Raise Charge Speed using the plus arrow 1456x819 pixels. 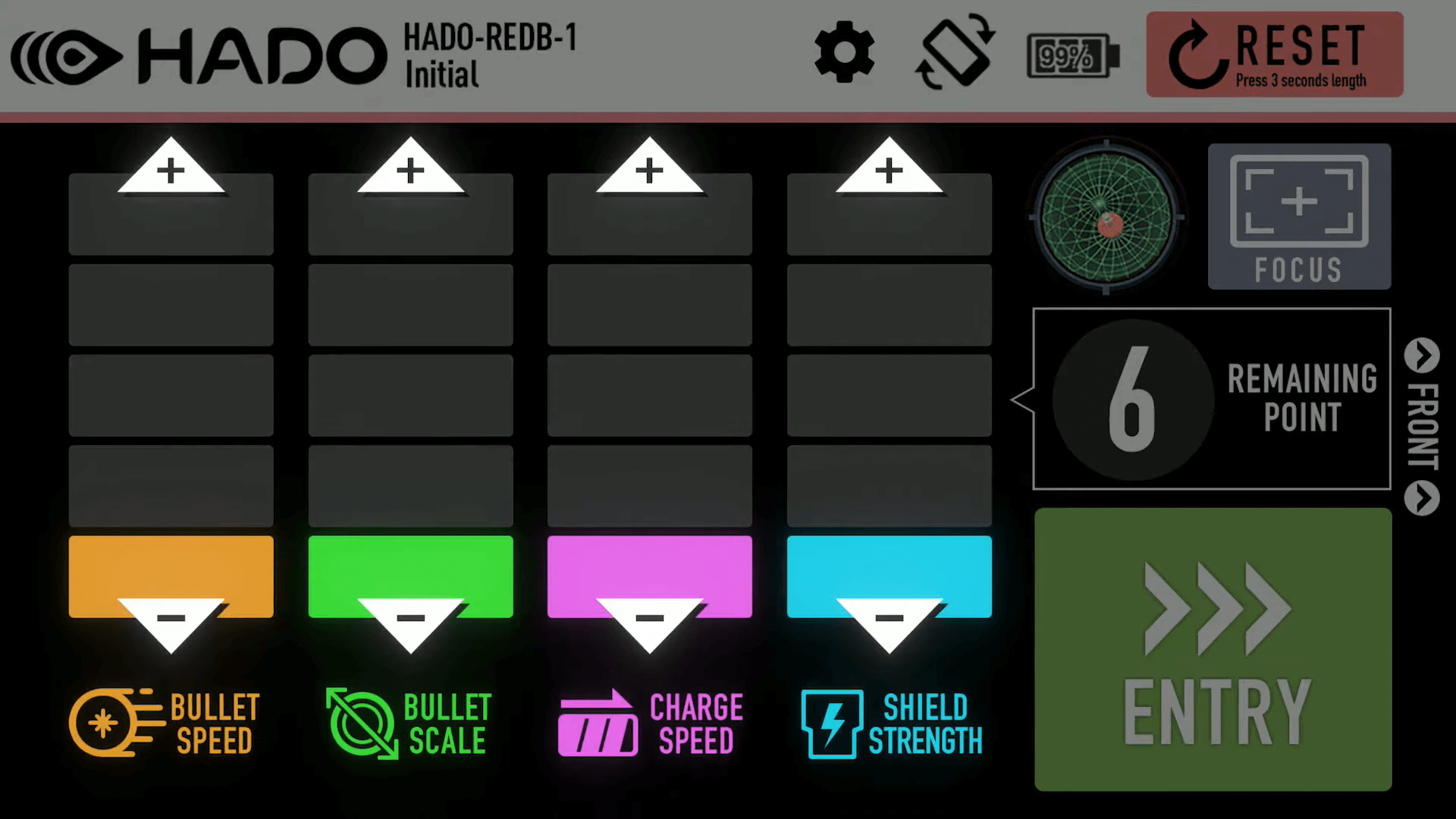(x=649, y=170)
